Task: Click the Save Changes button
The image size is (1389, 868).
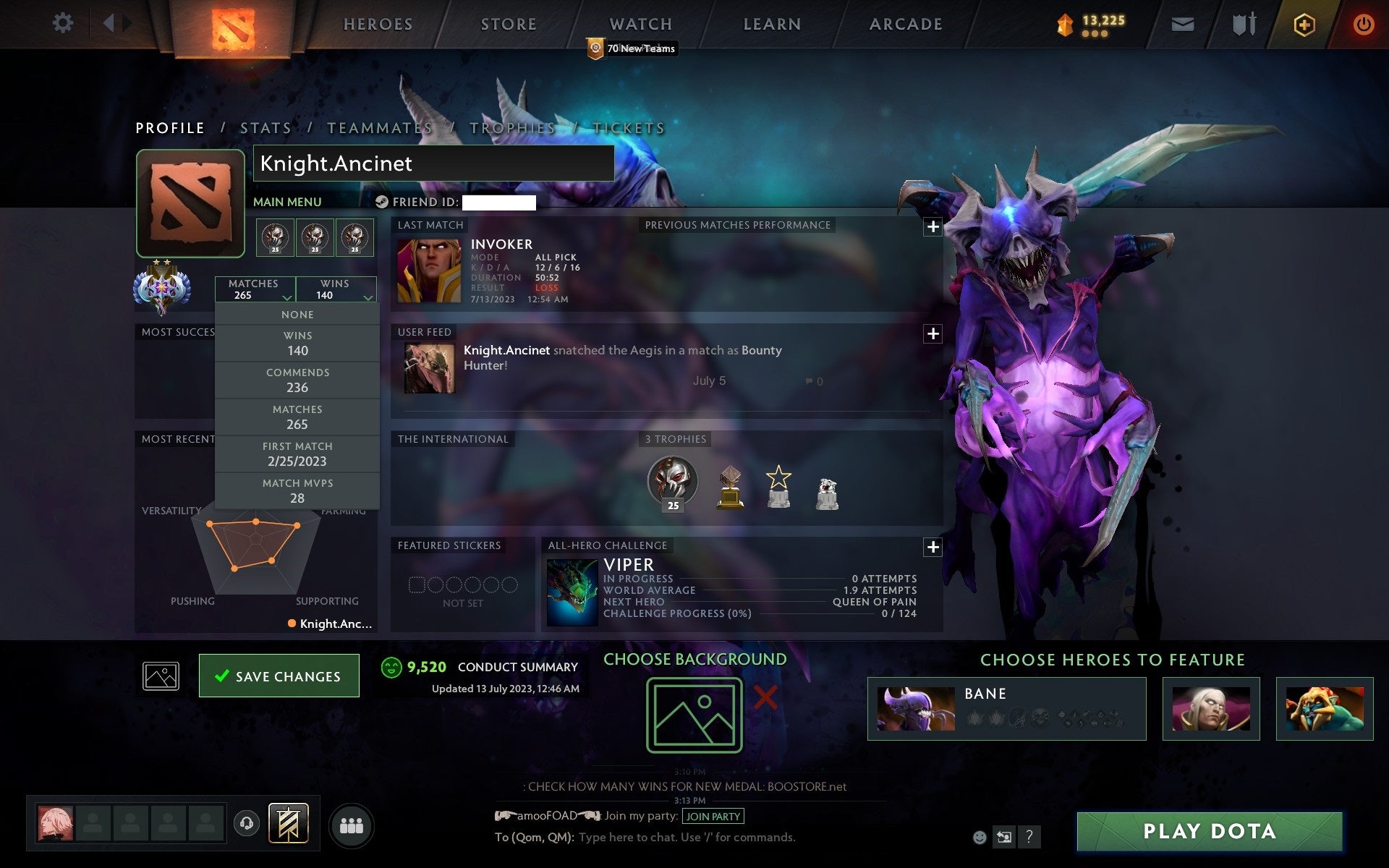Action: pyautogui.click(x=279, y=676)
